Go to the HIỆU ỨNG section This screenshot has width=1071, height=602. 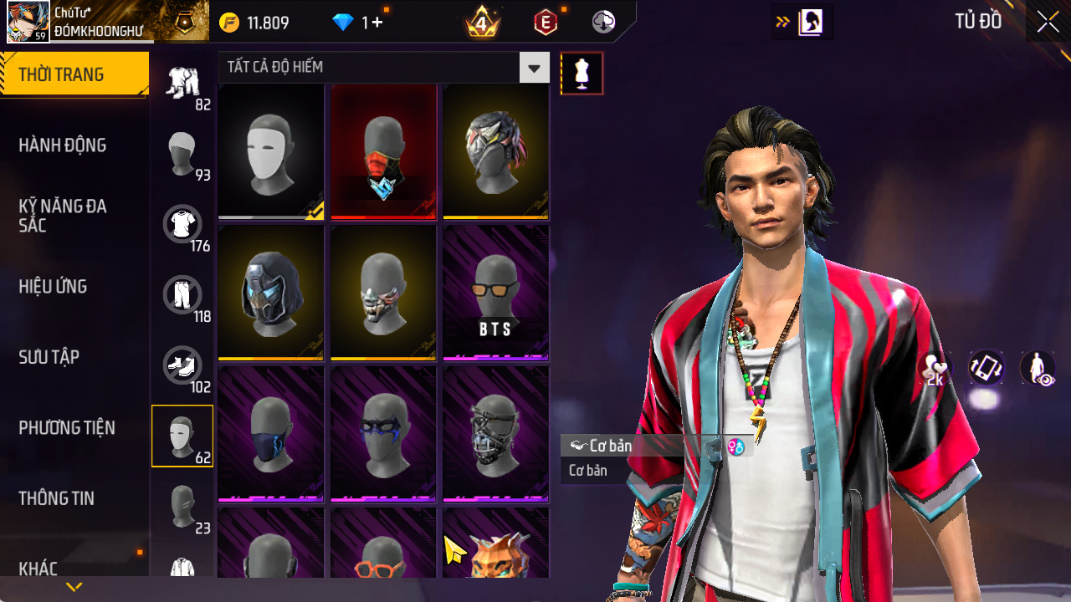[x=53, y=286]
